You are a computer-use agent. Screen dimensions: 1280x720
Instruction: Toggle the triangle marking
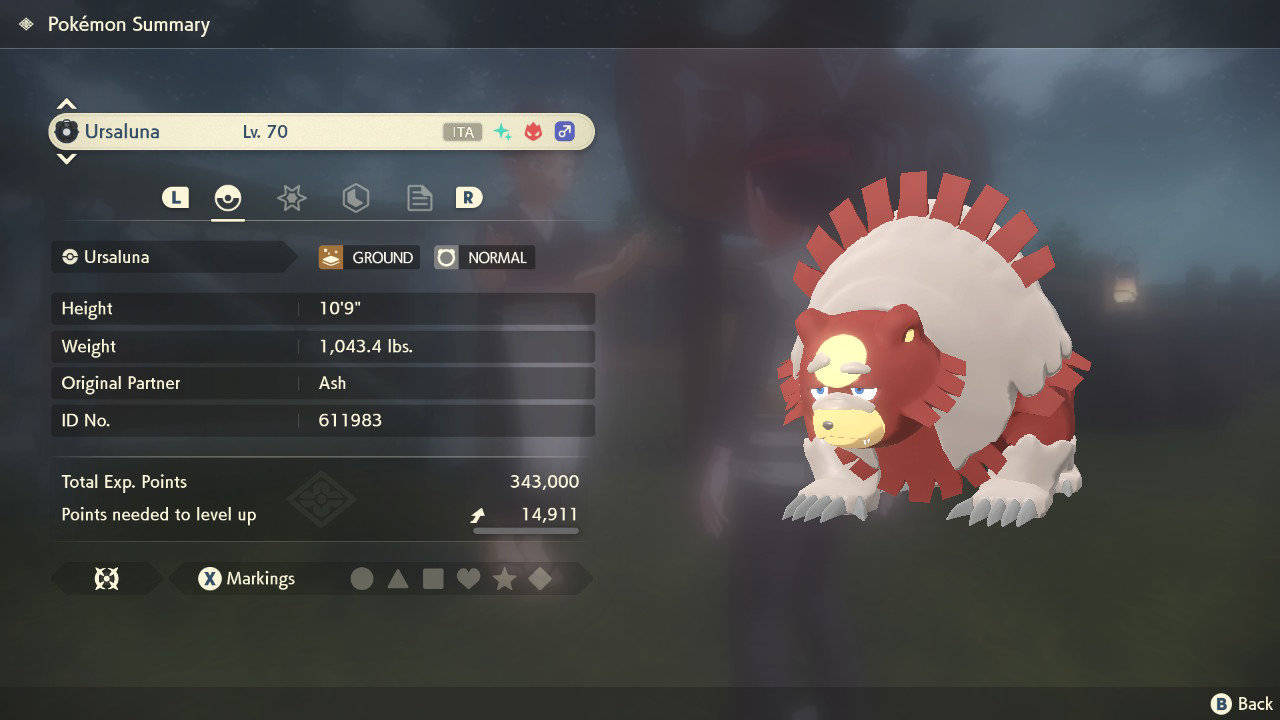[398, 579]
